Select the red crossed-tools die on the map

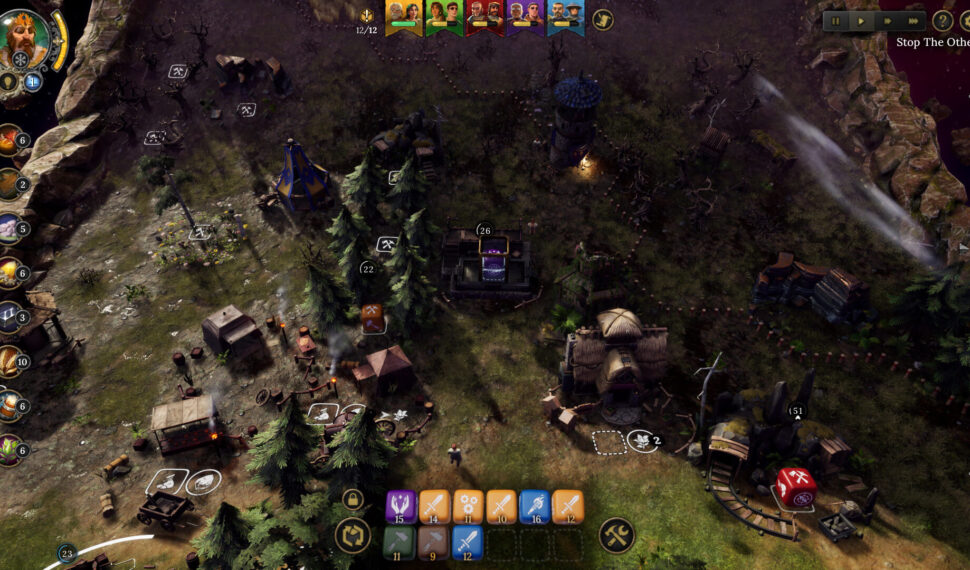797,486
